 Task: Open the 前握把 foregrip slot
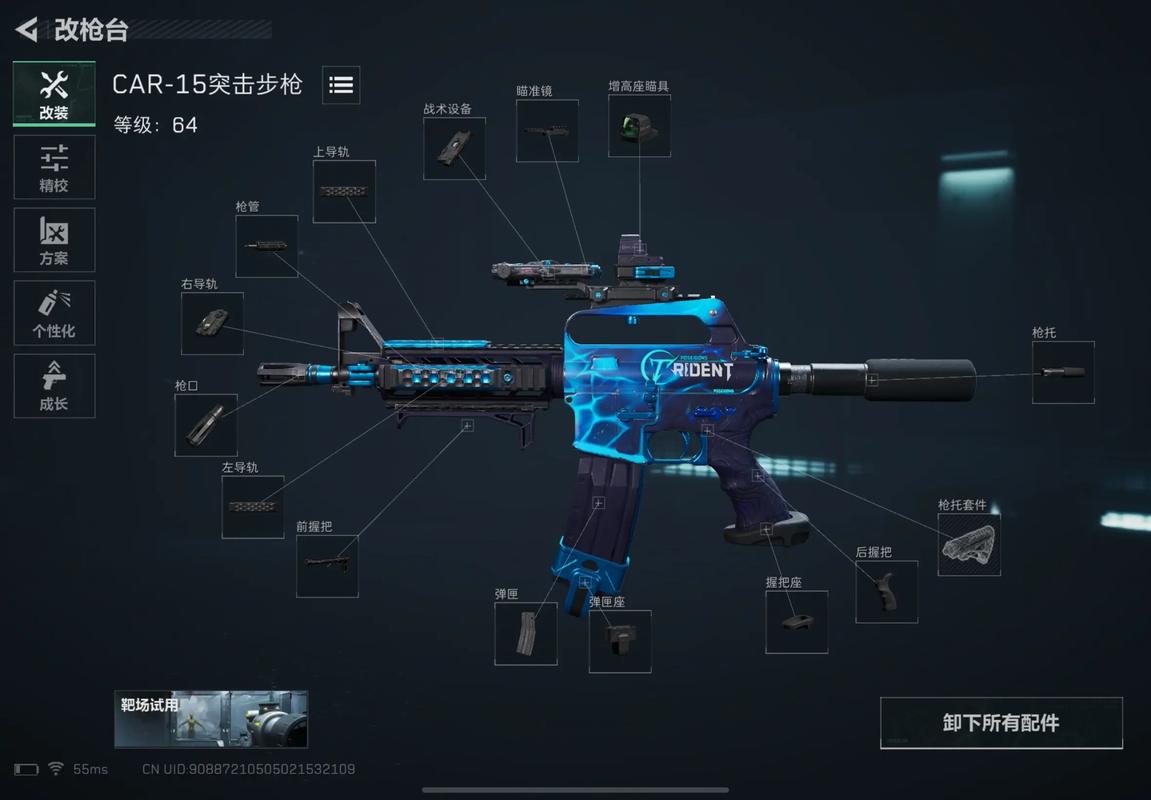pyautogui.click(x=327, y=566)
